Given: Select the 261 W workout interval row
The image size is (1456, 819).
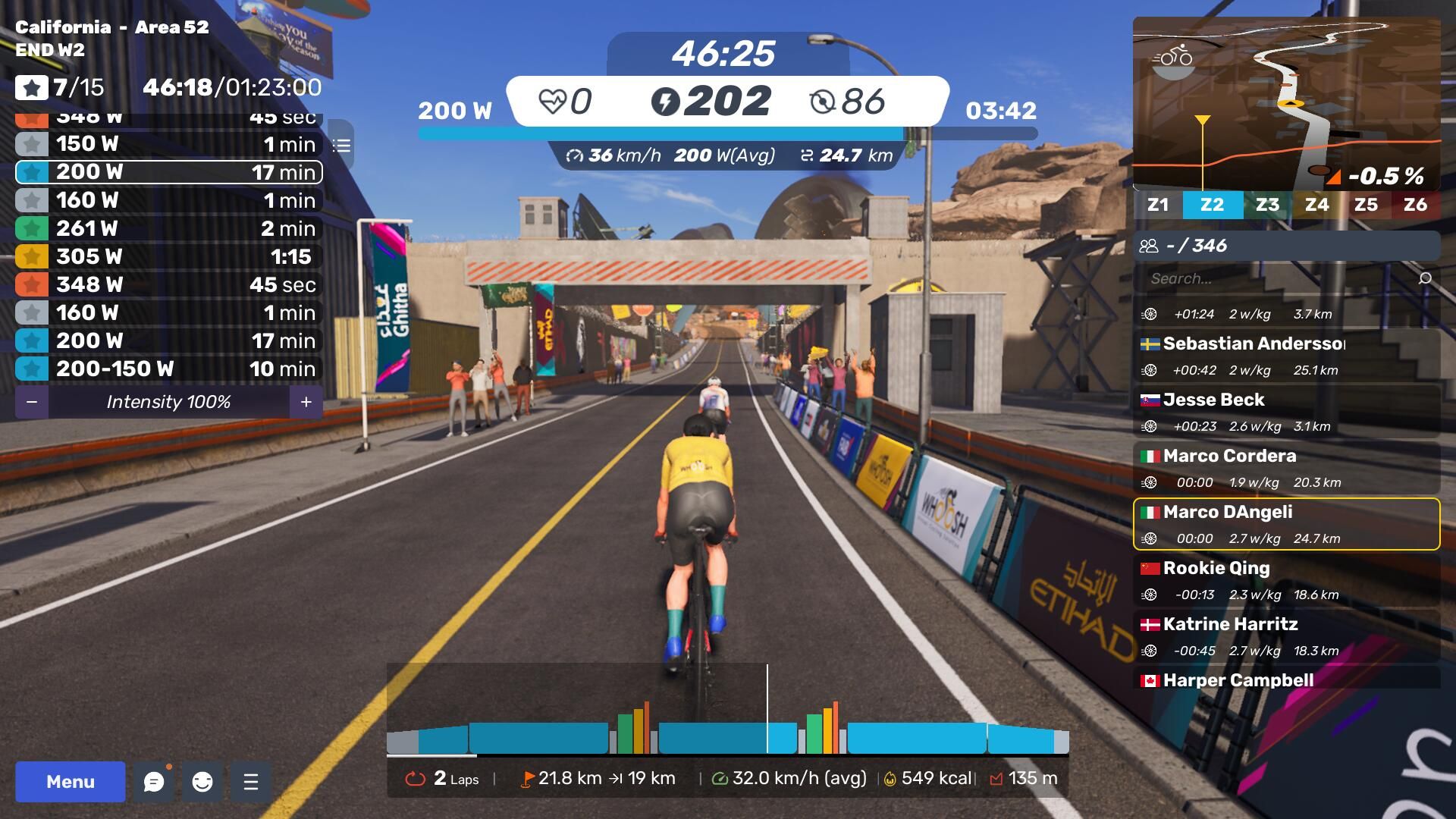Looking at the screenshot, I should point(168,228).
